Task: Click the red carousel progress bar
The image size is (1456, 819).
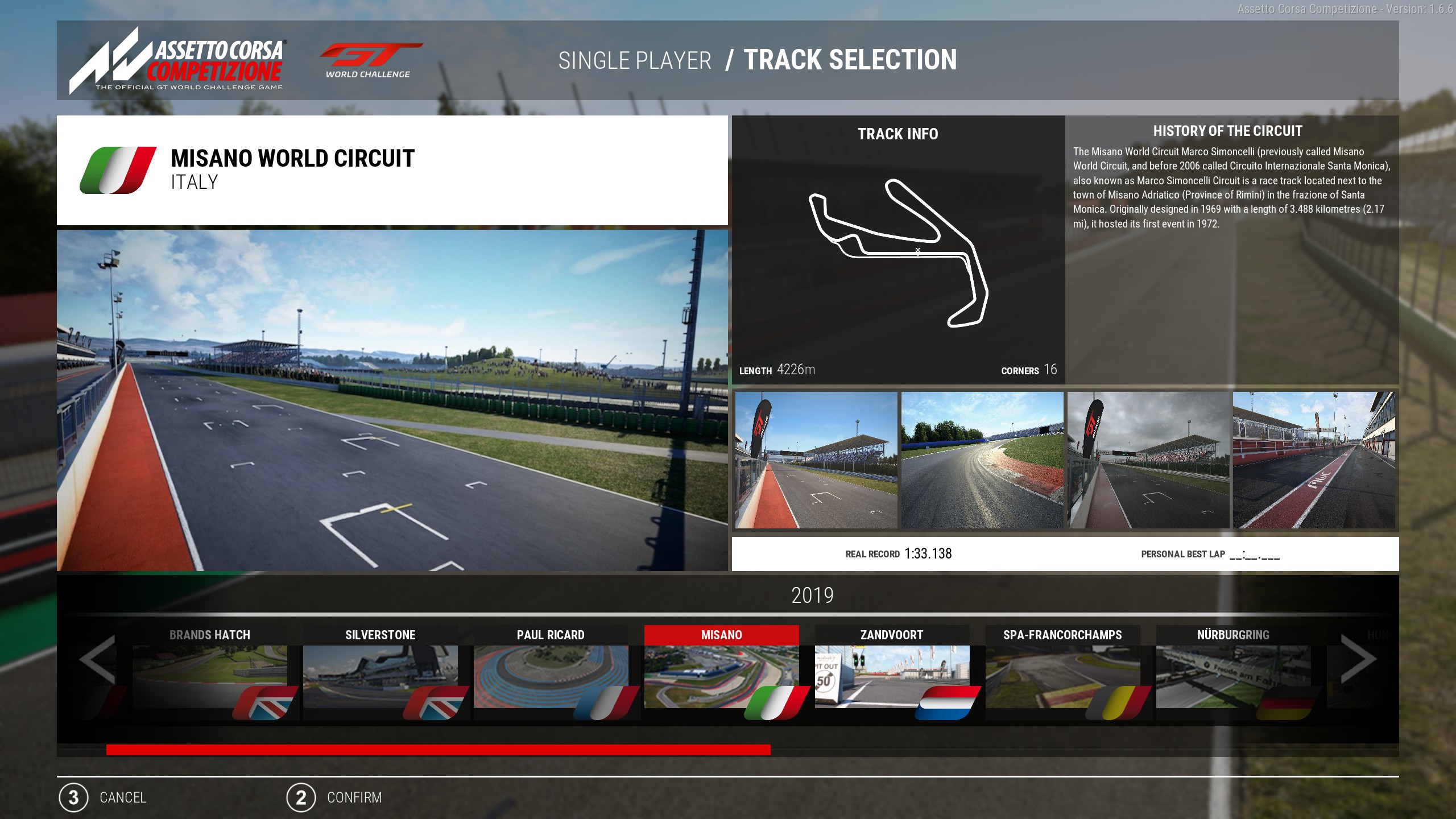Action: [x=438, y=749]
